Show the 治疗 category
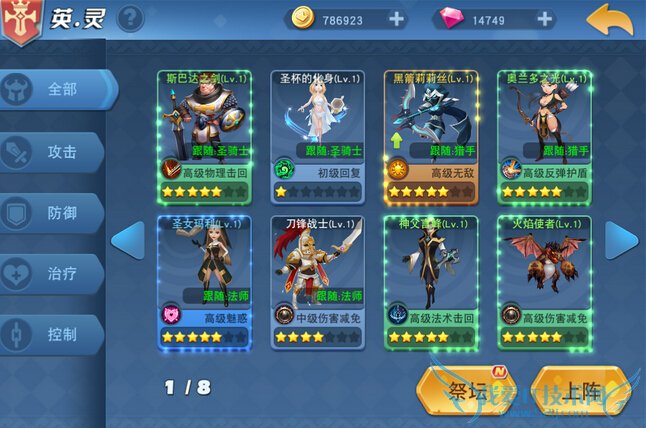 [x=57, y=273]
